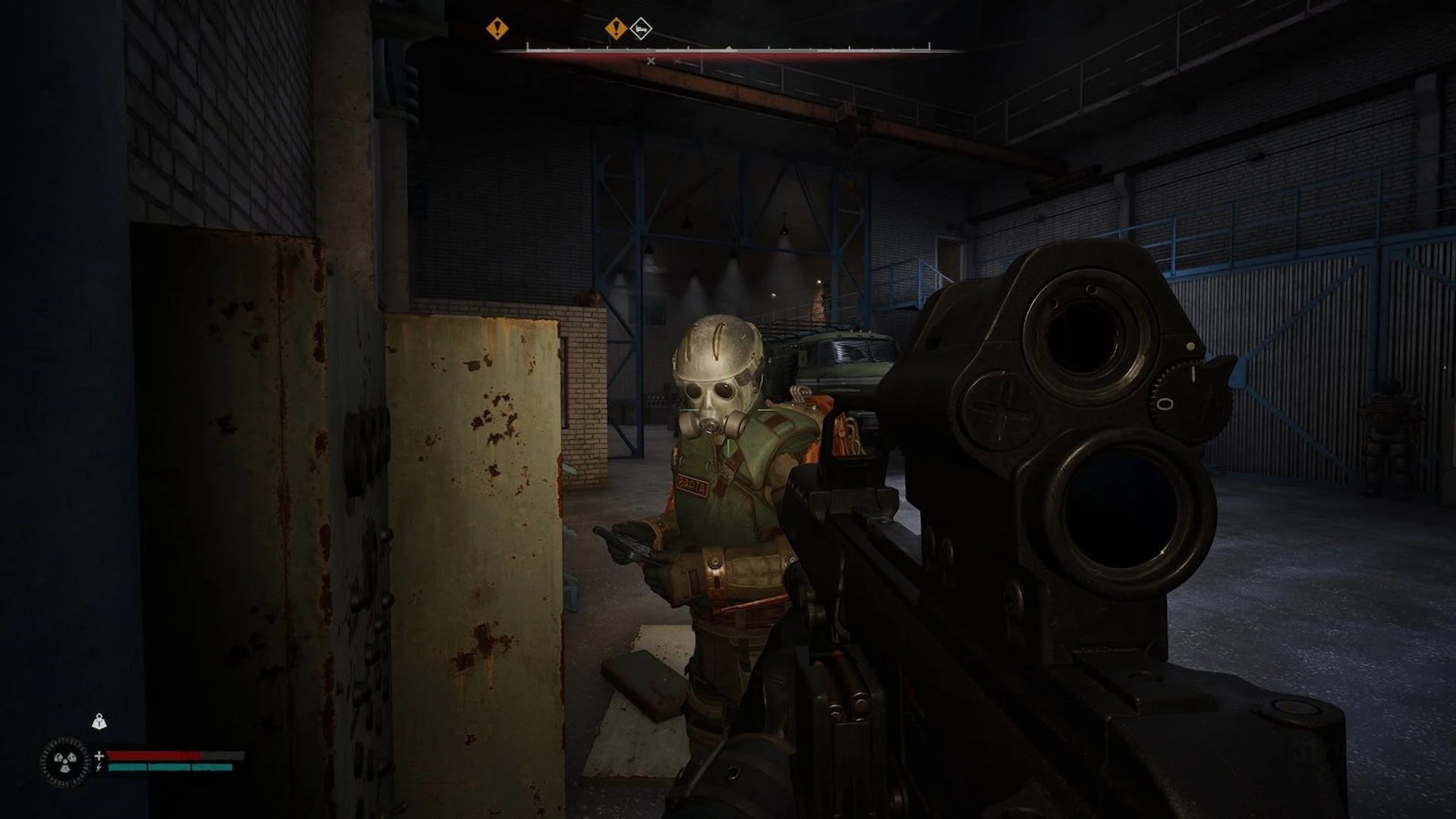This screenshot has height=819, width=1456.
Task: Click the white X marker below the compass
Action: click(650, 61)
